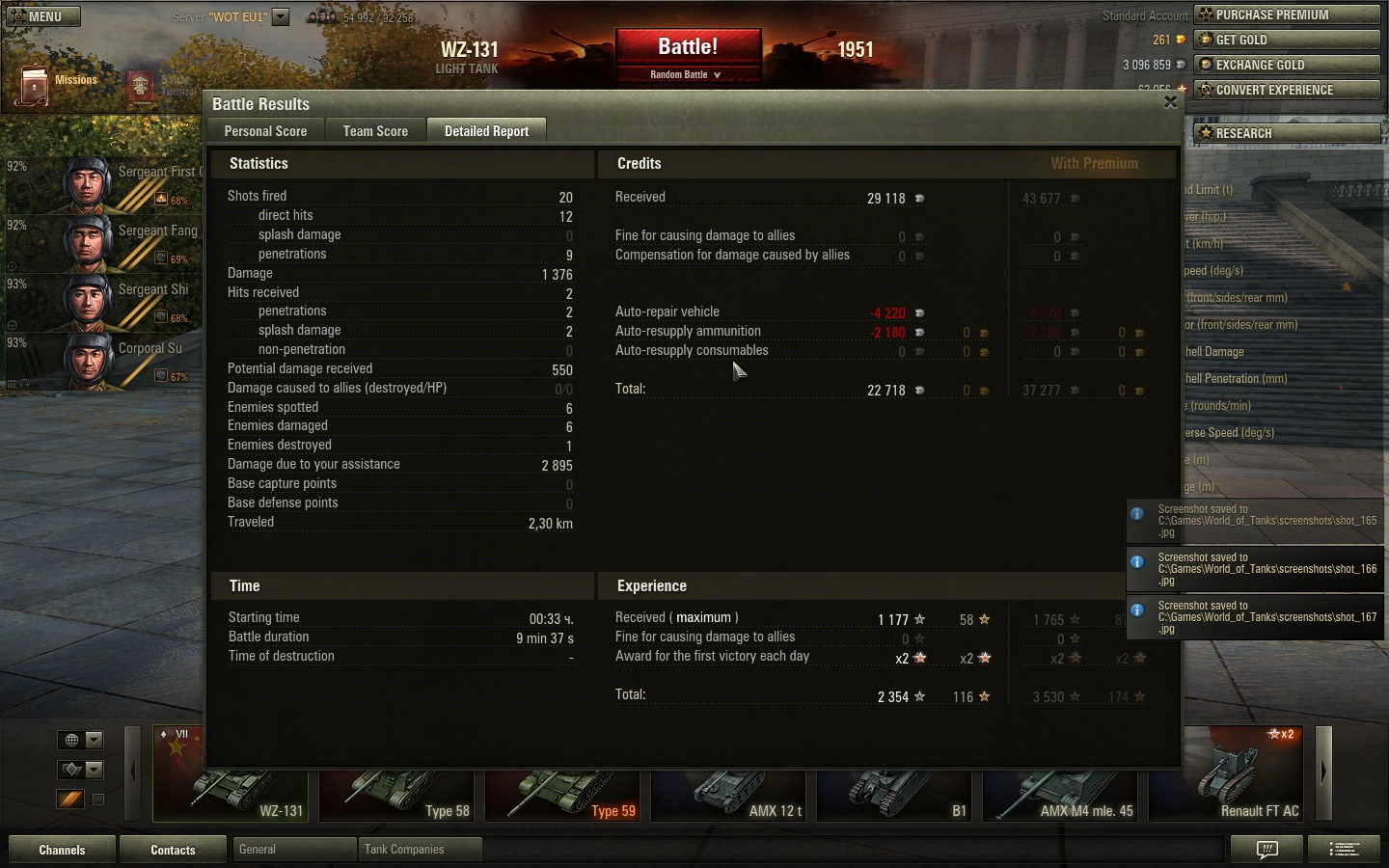Choose Exchange Gold option
Viewport: 1389px width, 868px height.
click(x=1287, y=65)
